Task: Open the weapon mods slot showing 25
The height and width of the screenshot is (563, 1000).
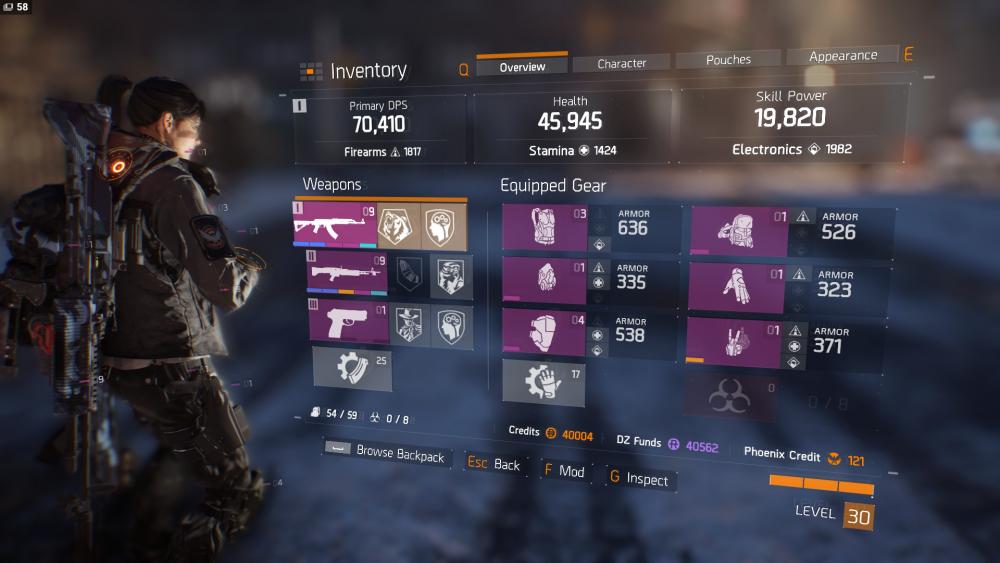Action: point(352,370)
